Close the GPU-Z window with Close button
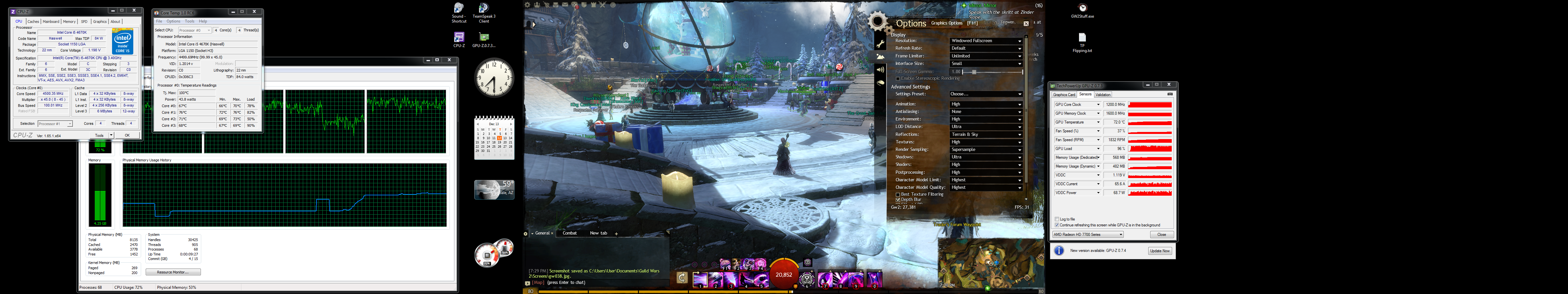The height and width of the screenshot is (294, 1568). click(x=1161, y=234)
